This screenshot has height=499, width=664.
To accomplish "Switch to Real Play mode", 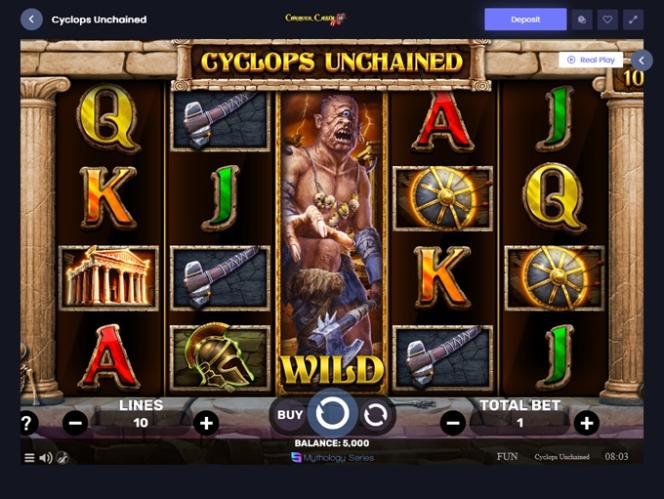I will point(591,60).
